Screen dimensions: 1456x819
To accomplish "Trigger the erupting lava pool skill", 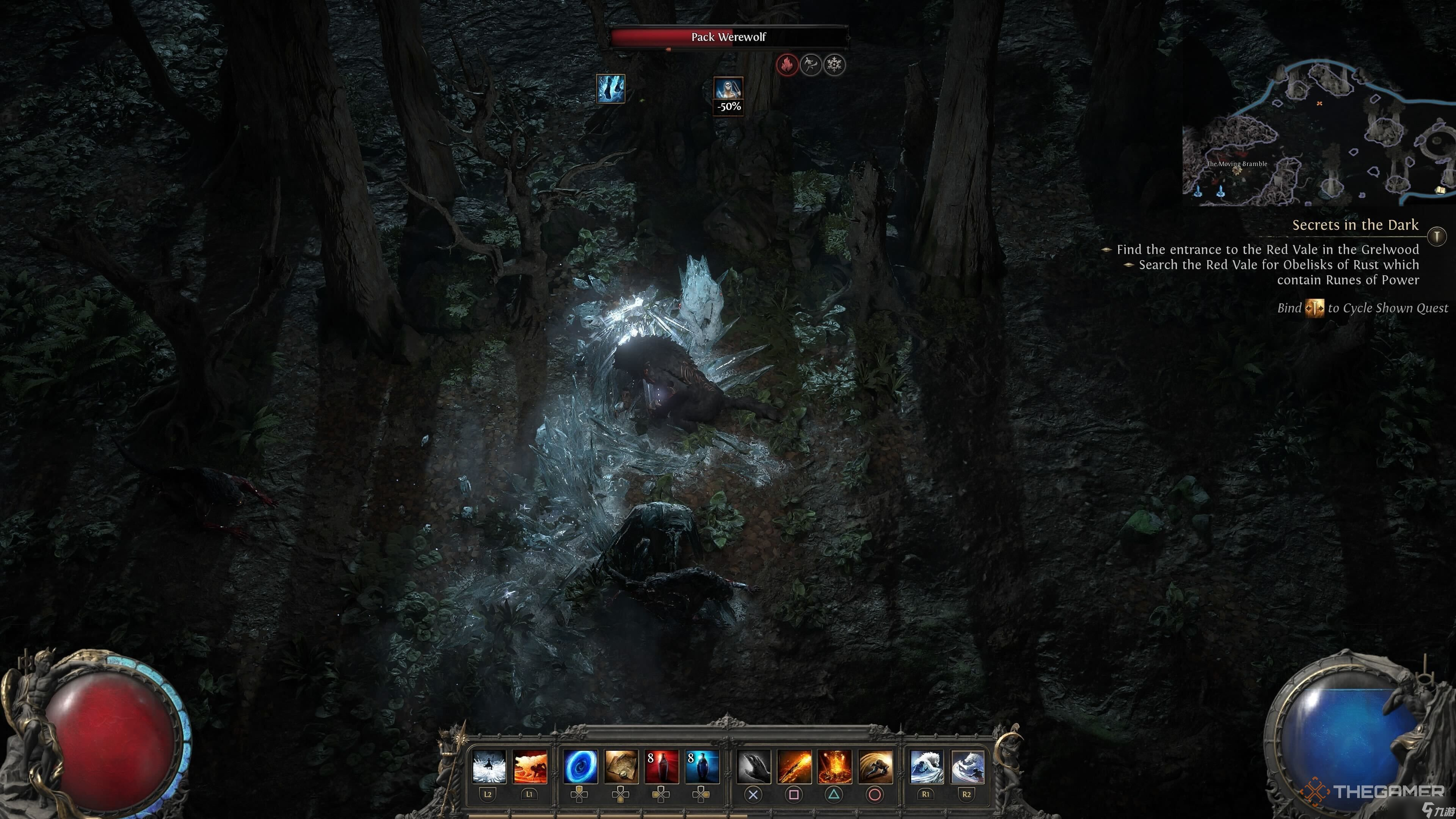I will click(x=835, y=766).
